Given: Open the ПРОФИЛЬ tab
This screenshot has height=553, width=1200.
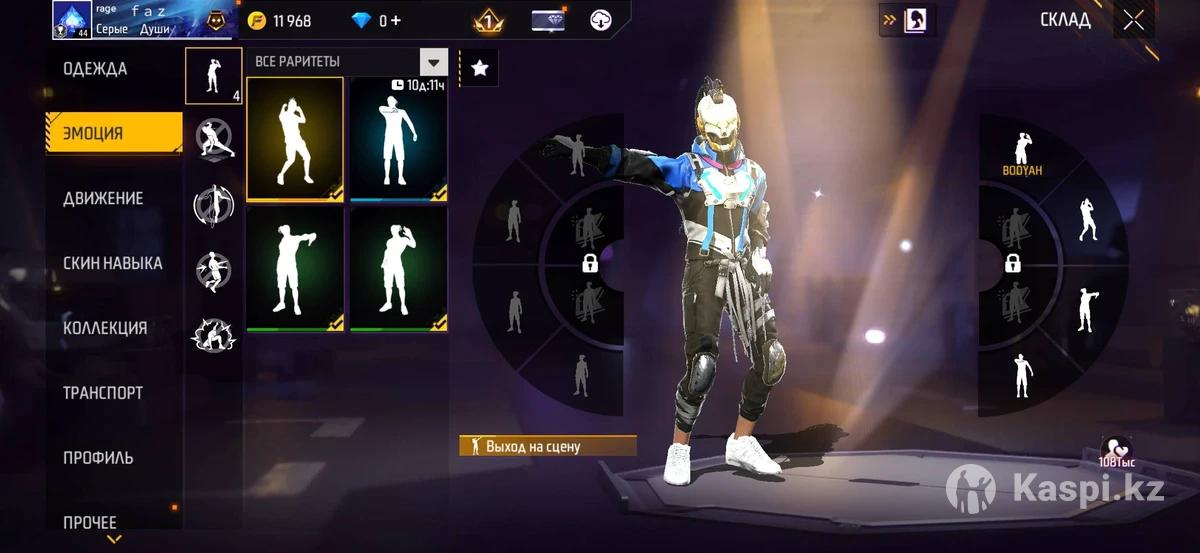Looking at the screenshot, I should [98, 458].
